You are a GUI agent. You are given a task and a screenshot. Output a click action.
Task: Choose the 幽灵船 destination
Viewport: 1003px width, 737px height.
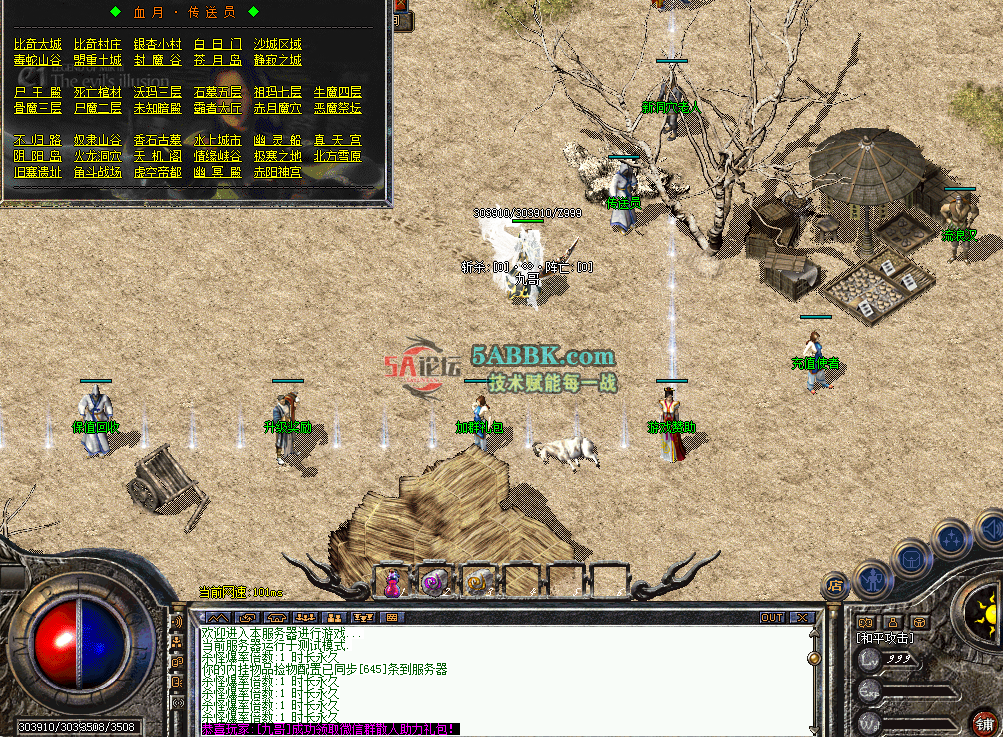point(278,140)
